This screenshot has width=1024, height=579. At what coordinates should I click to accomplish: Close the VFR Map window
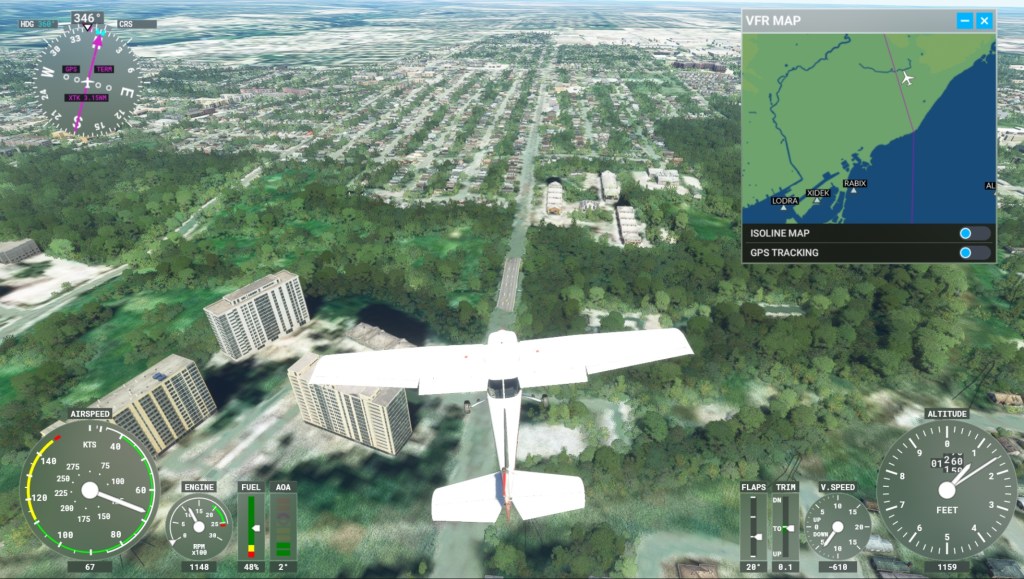point(984,20)
